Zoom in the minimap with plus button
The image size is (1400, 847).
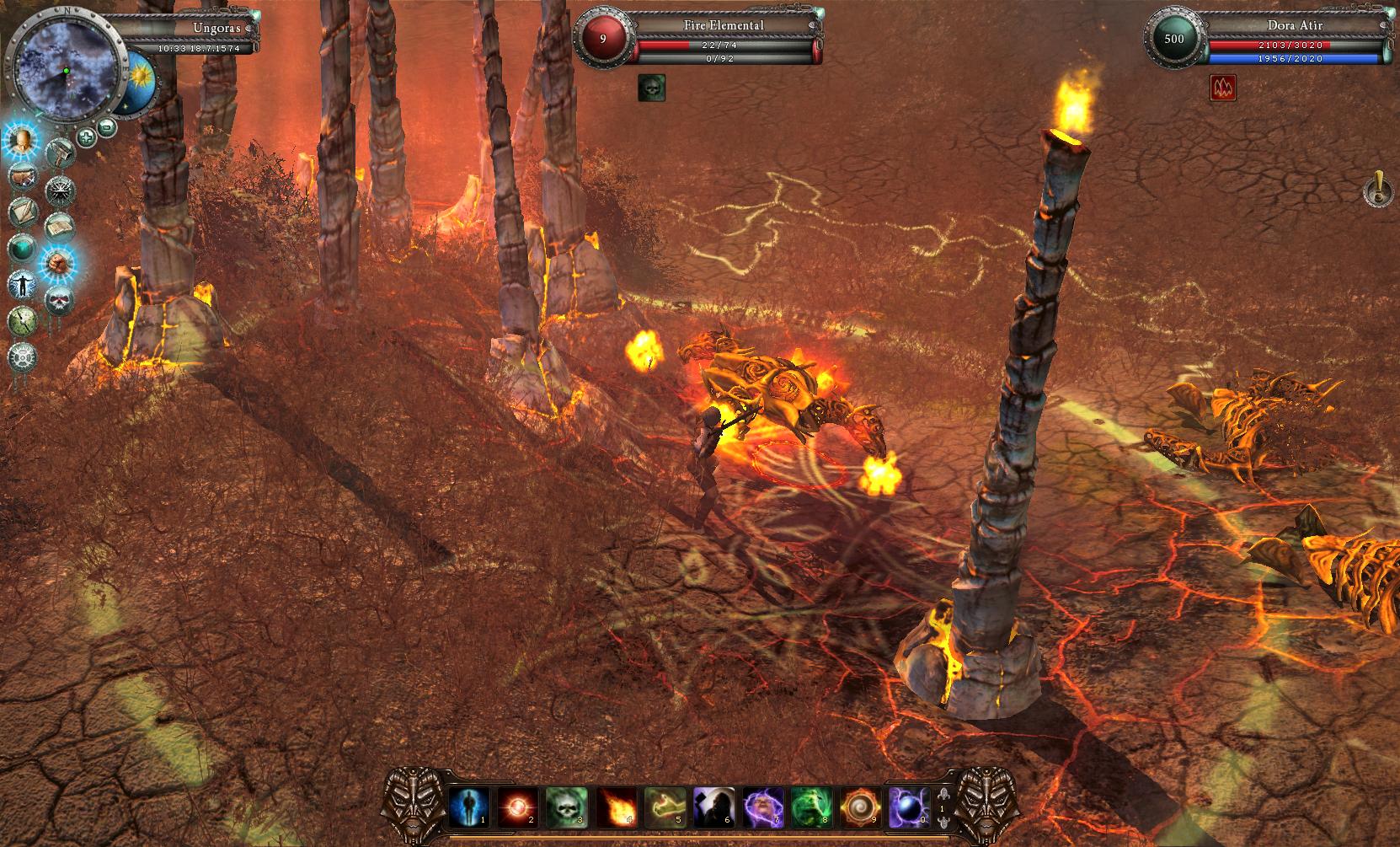[86, 137]
